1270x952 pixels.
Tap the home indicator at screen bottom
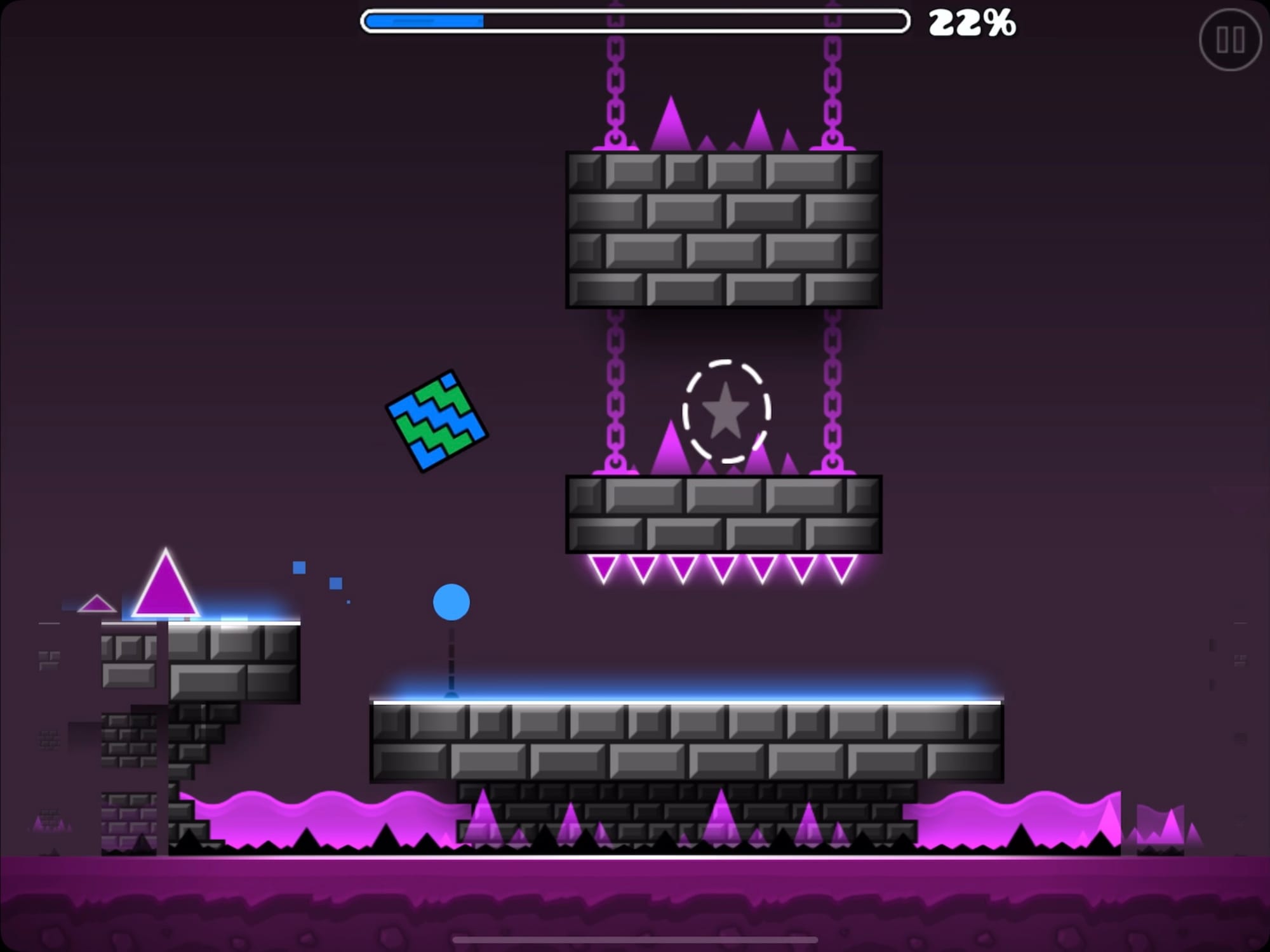(635, 939)
